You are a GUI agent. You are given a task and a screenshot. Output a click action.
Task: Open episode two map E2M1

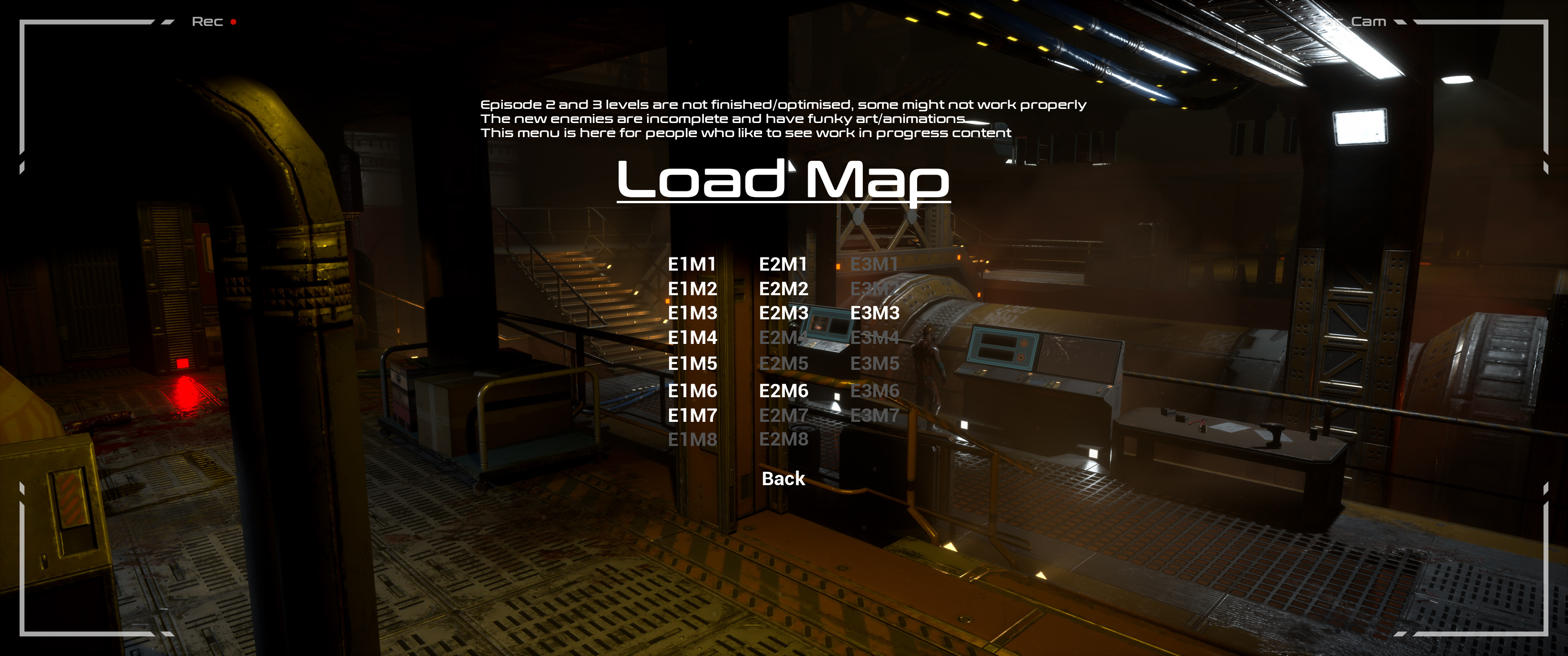pyautogui.click(x=784, y=265)
